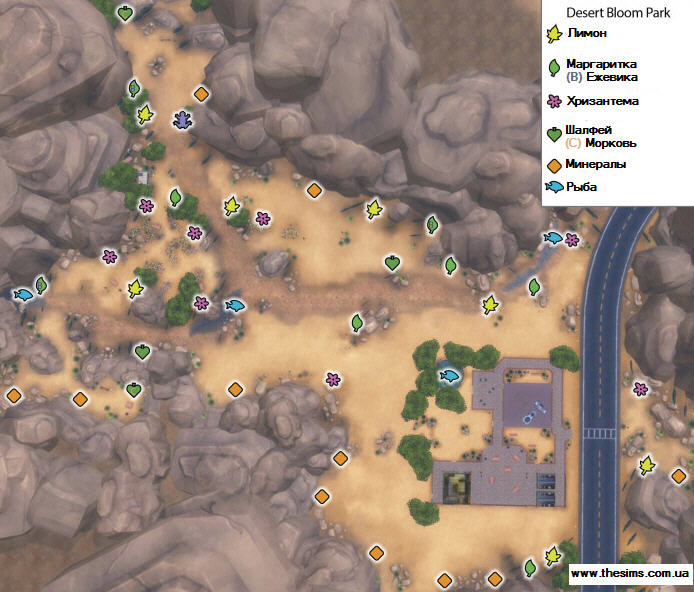Choose the Маргаритка legend entry
This screenshot has width=694, height=592.
tap(600, 63)
